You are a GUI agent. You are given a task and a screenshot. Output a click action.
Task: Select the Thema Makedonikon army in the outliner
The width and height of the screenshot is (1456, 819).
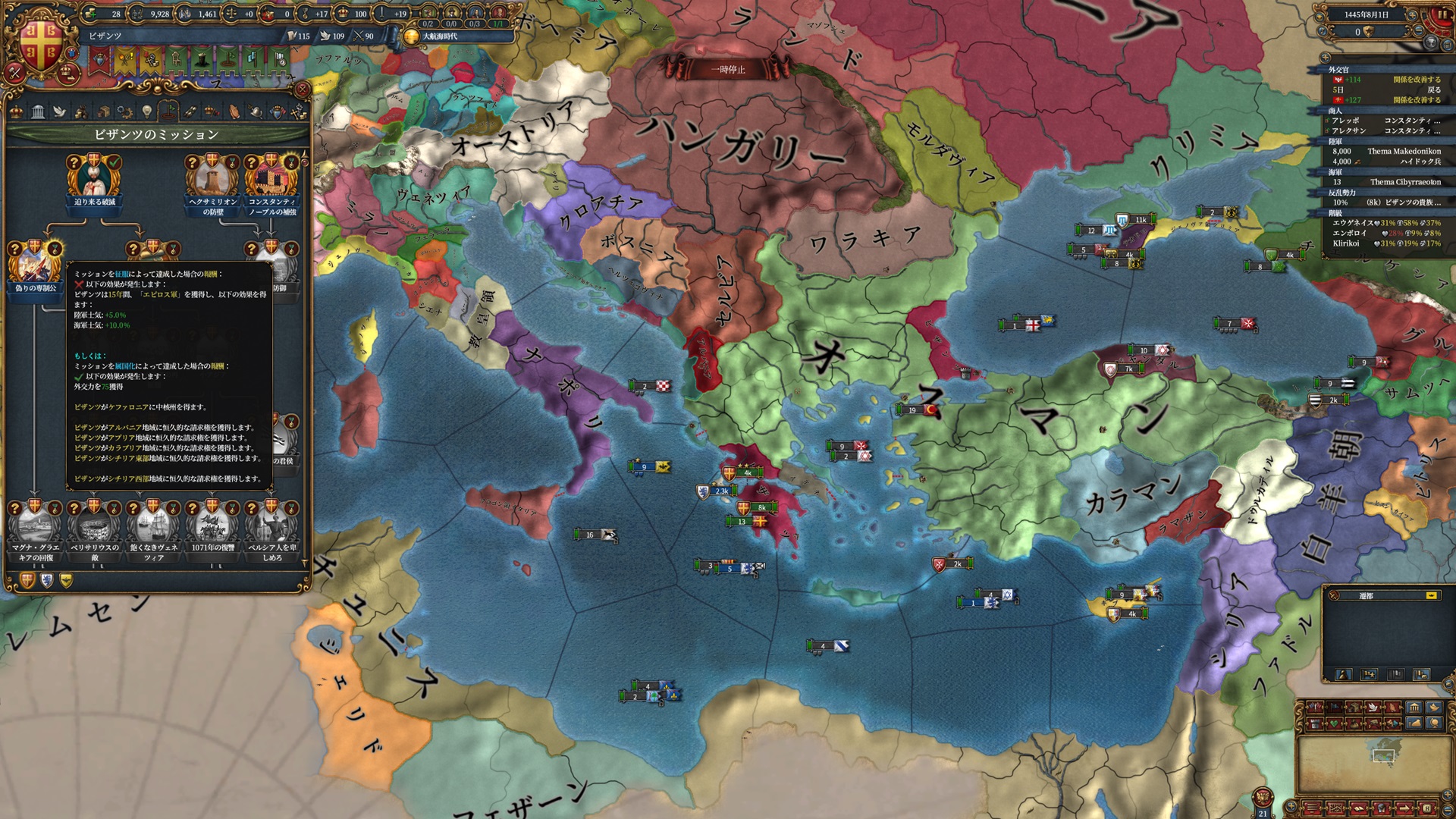tap(1405, 152)
